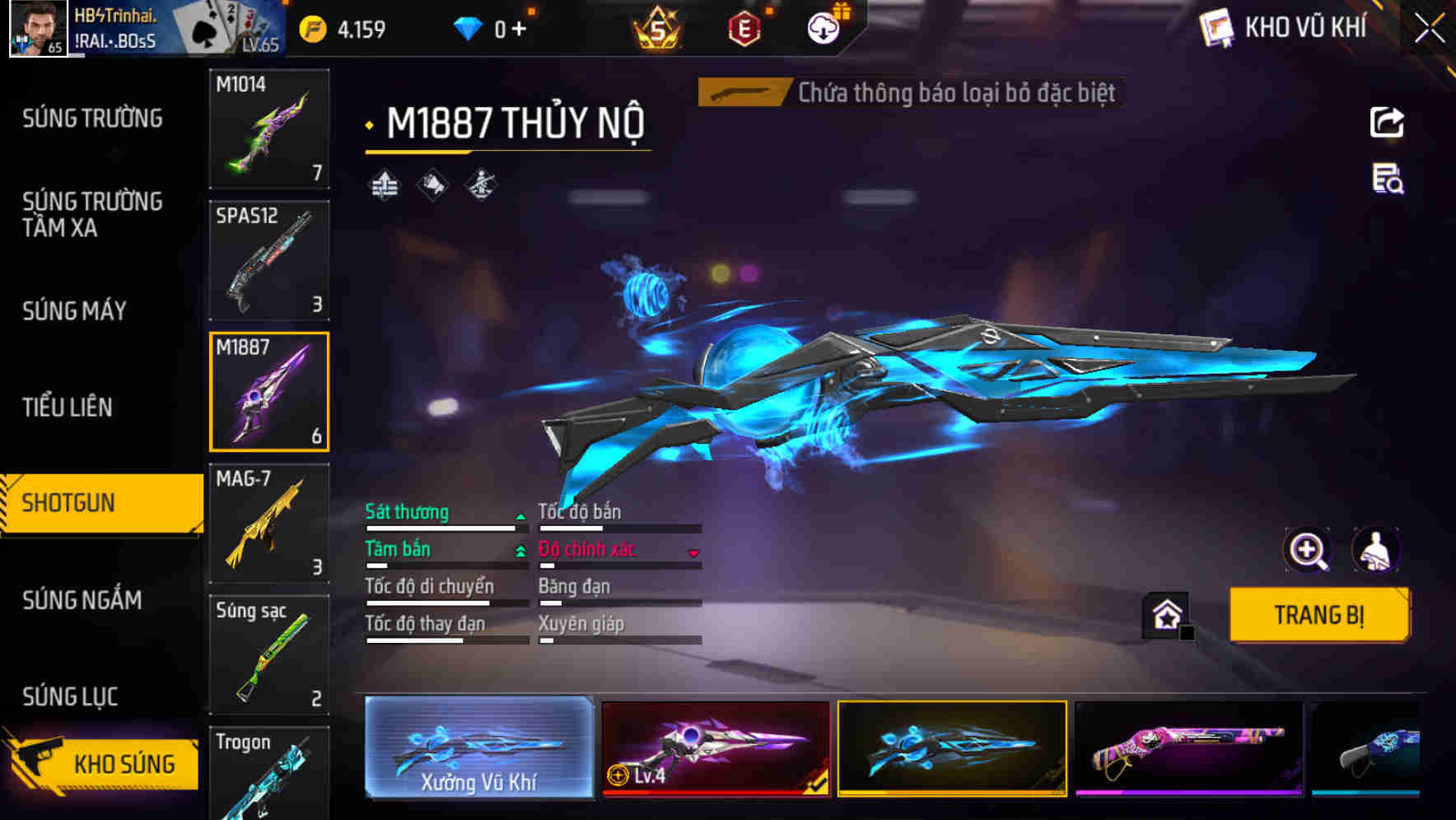Click the TRANG BỊ button
The image size is (1456, 820).
(x=1318, y=614)
